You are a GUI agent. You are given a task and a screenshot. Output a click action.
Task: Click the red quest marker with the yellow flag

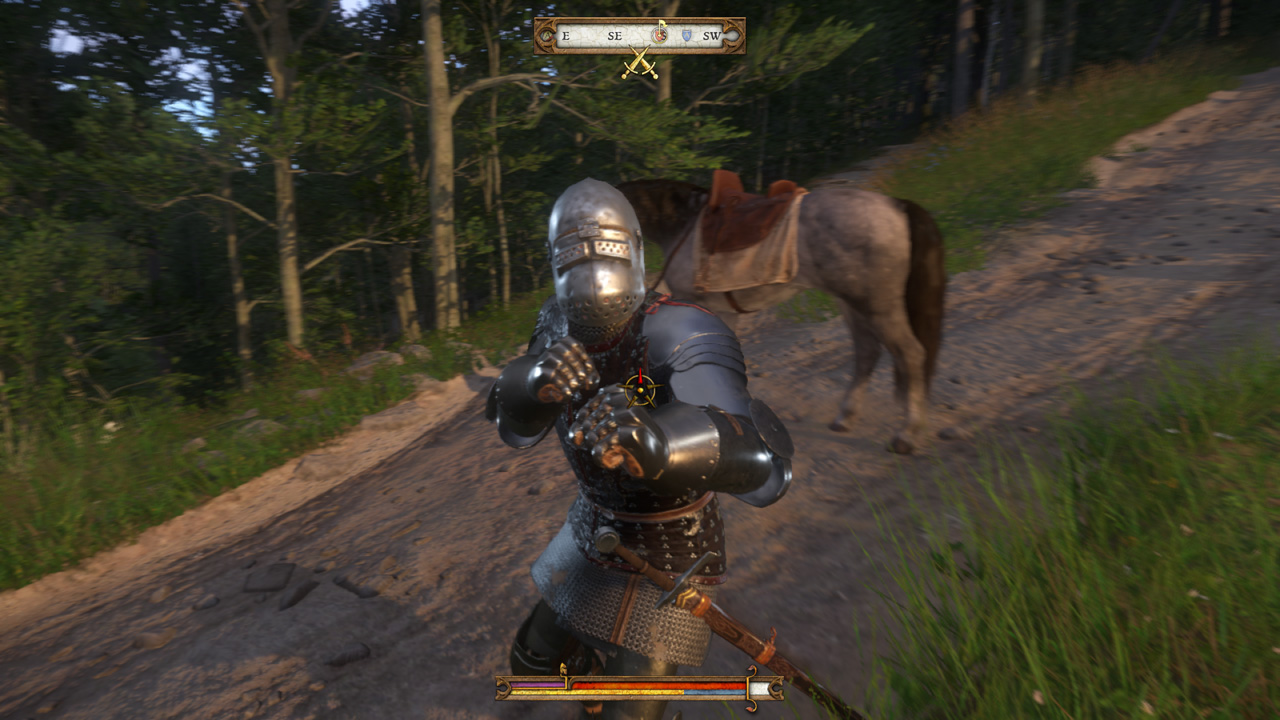coord(660,34)
